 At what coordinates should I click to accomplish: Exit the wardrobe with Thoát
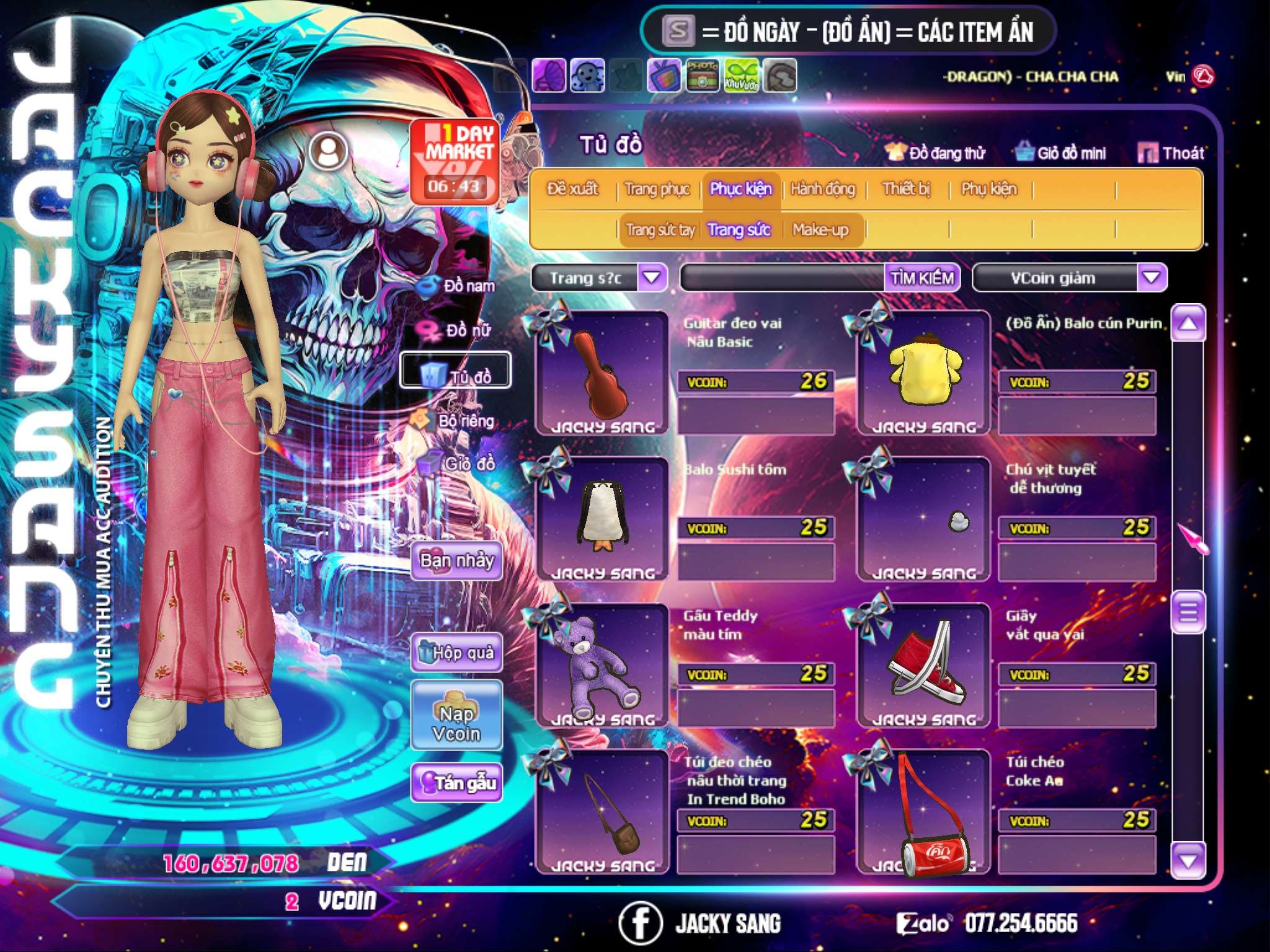click(1171, 152)
